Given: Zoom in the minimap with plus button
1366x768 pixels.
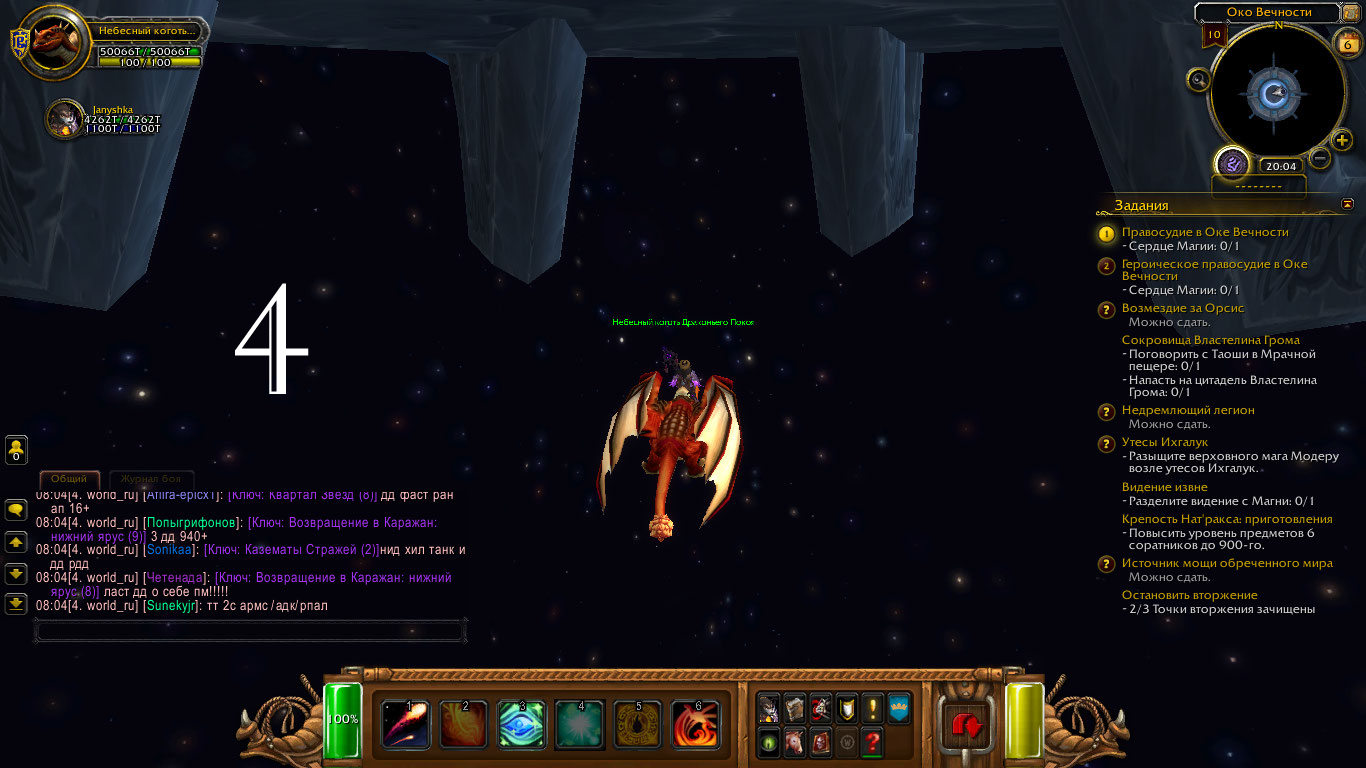Looking at the screenshot, I should point(1342,140).
